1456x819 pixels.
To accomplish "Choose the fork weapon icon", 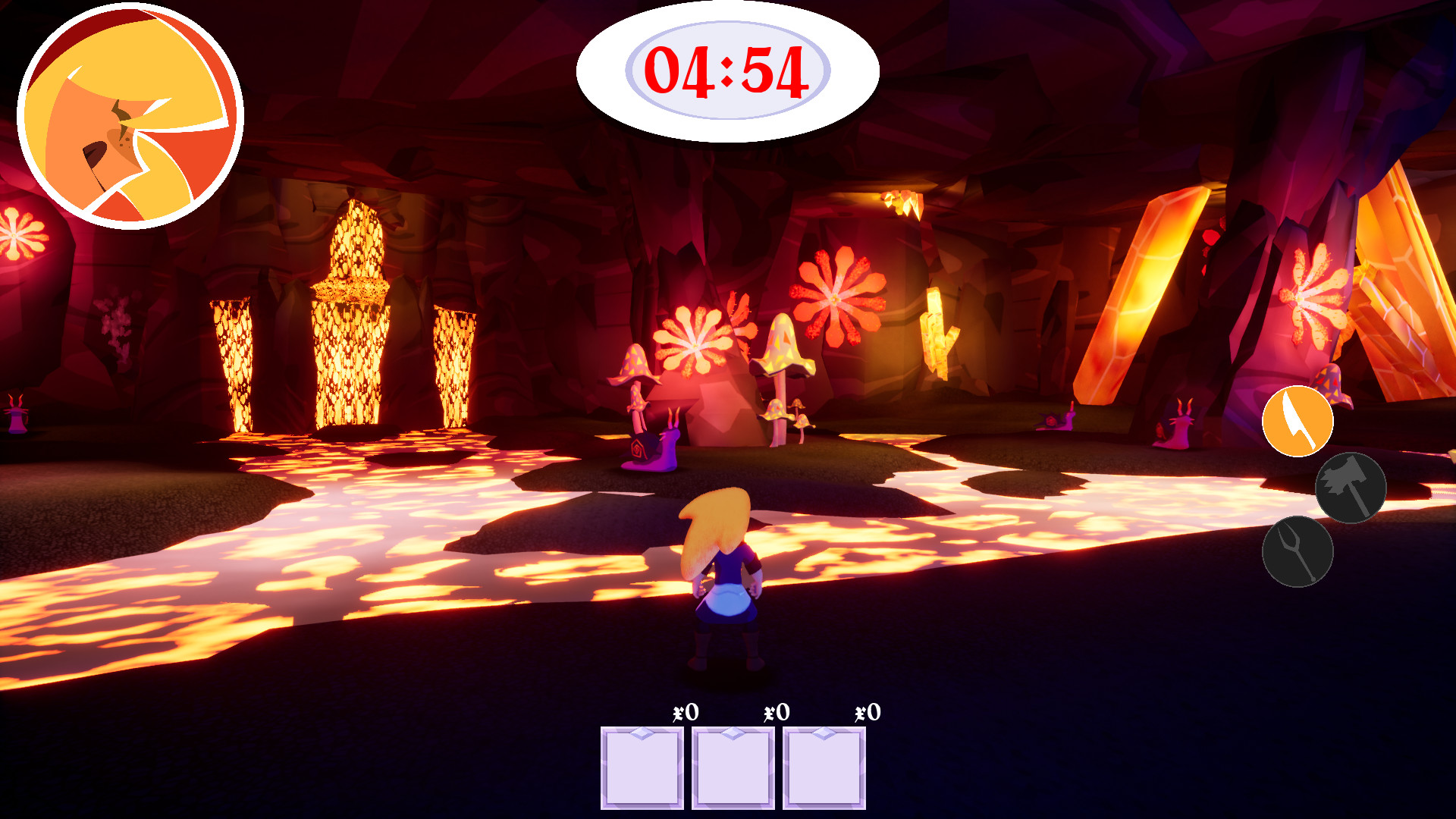I will pyautogui.click(x=1297, y=551).
